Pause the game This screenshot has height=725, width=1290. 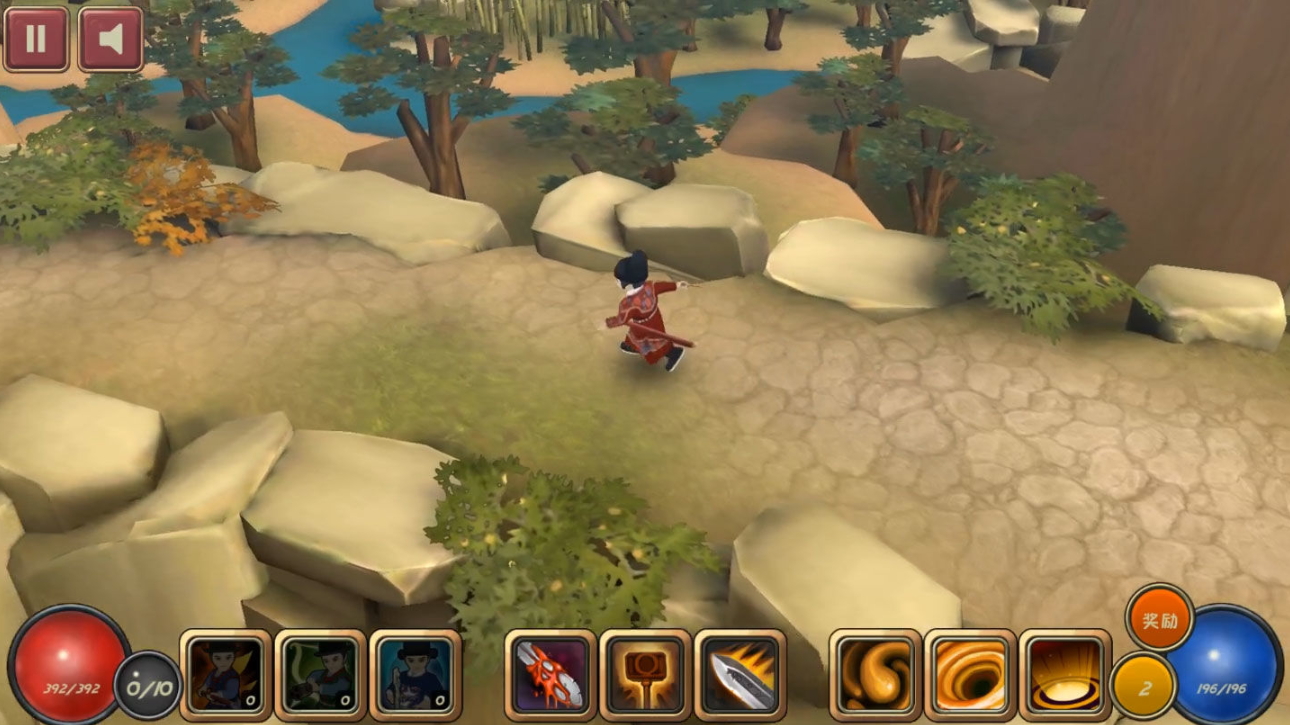[36, 39]
